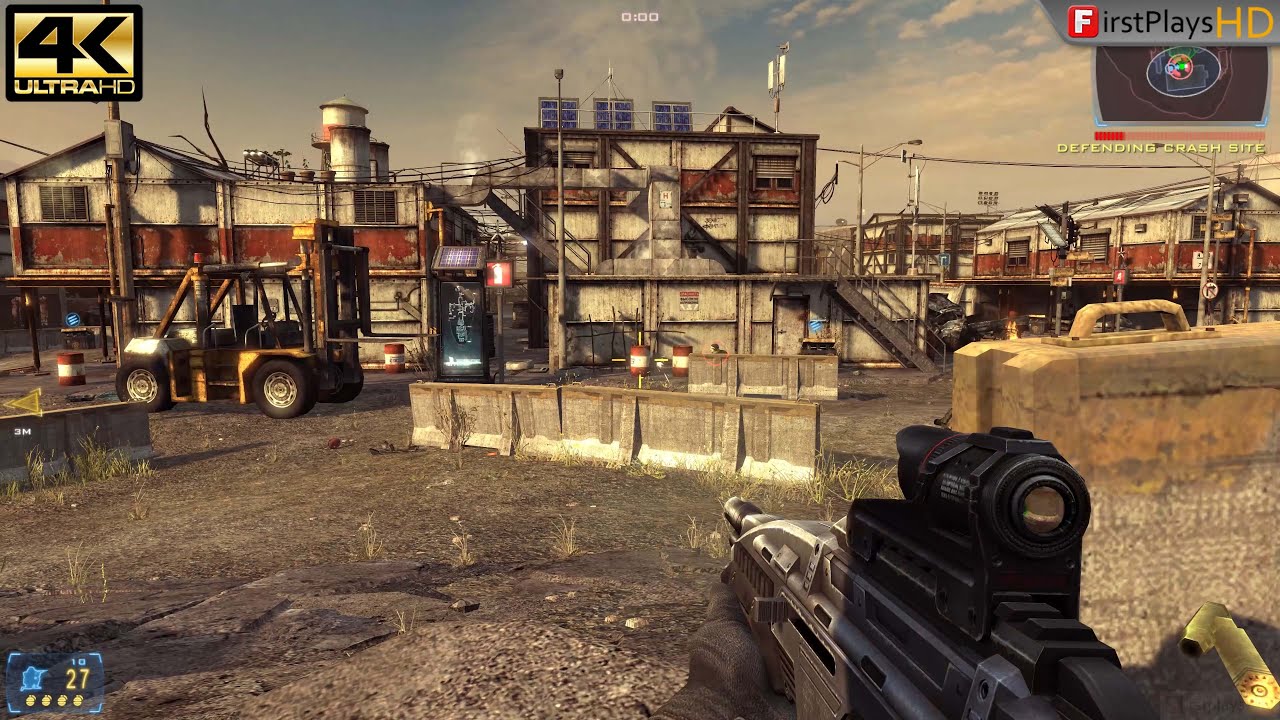The height and width of the screenshot is (720, 1280).
Task: Click the FirstPlays text link
Action: pyautogui.click(x=1155, y=20)
